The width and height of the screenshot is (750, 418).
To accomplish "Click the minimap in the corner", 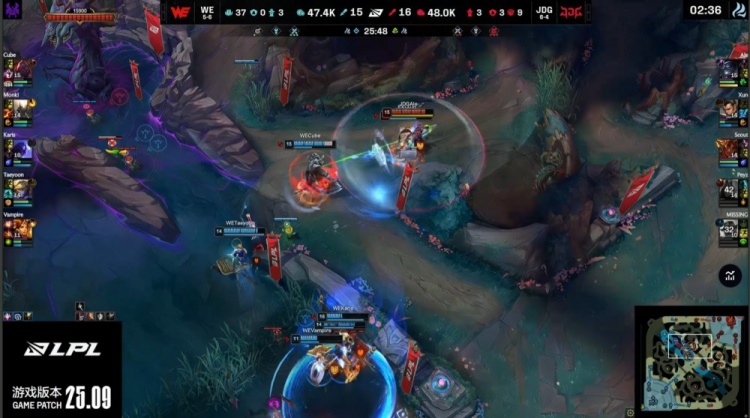I will (x=692, y=361).
